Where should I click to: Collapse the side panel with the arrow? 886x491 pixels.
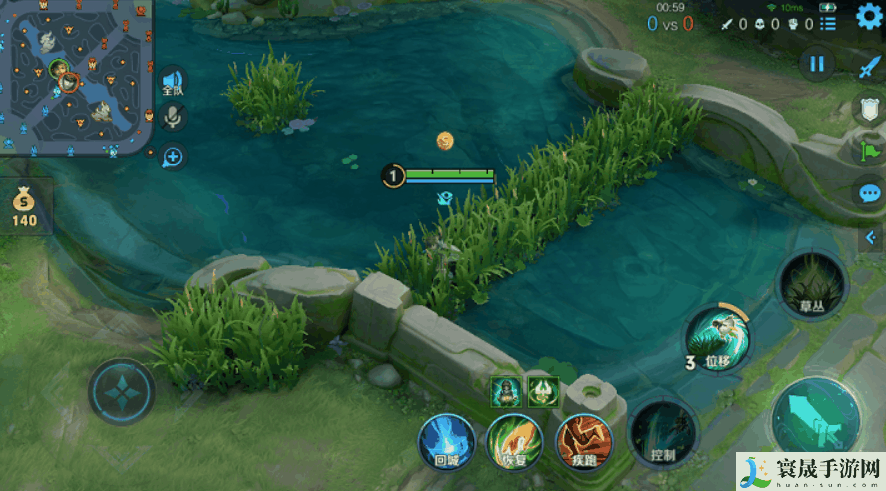point(870,237)
